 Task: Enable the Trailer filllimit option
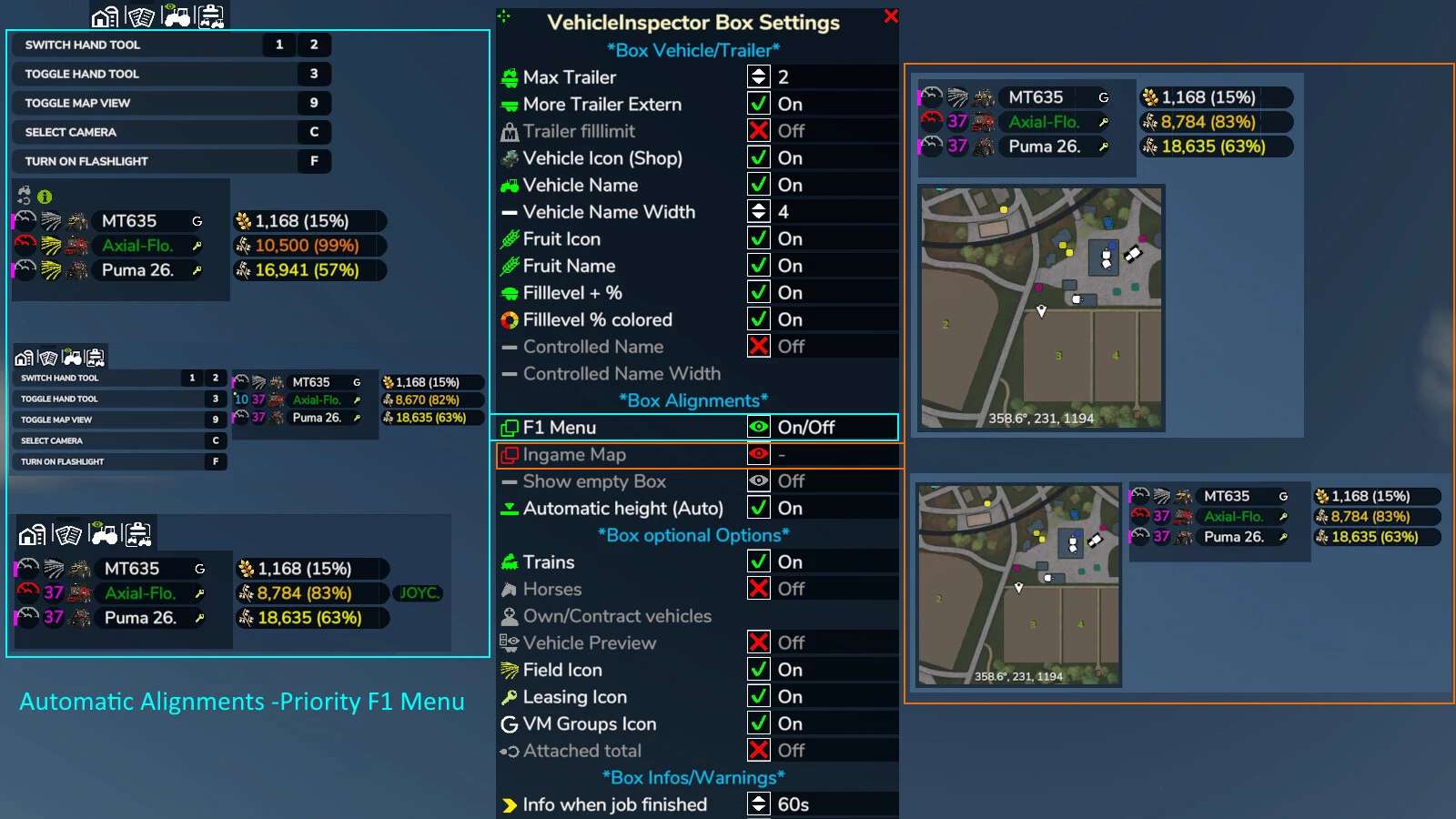(x=759, y=131)
